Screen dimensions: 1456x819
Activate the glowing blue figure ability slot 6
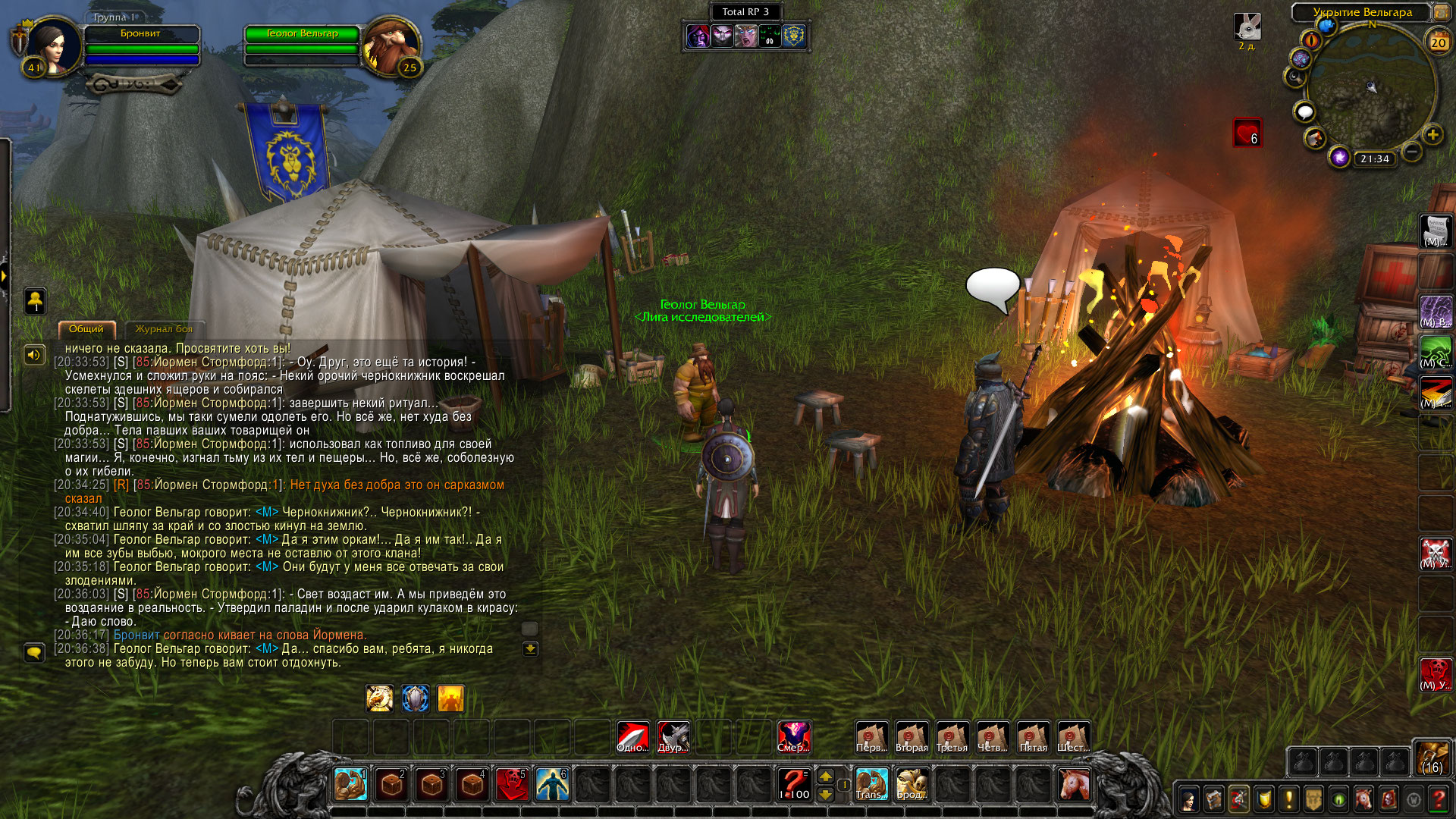pyautogui.click(x=552, y=784)
